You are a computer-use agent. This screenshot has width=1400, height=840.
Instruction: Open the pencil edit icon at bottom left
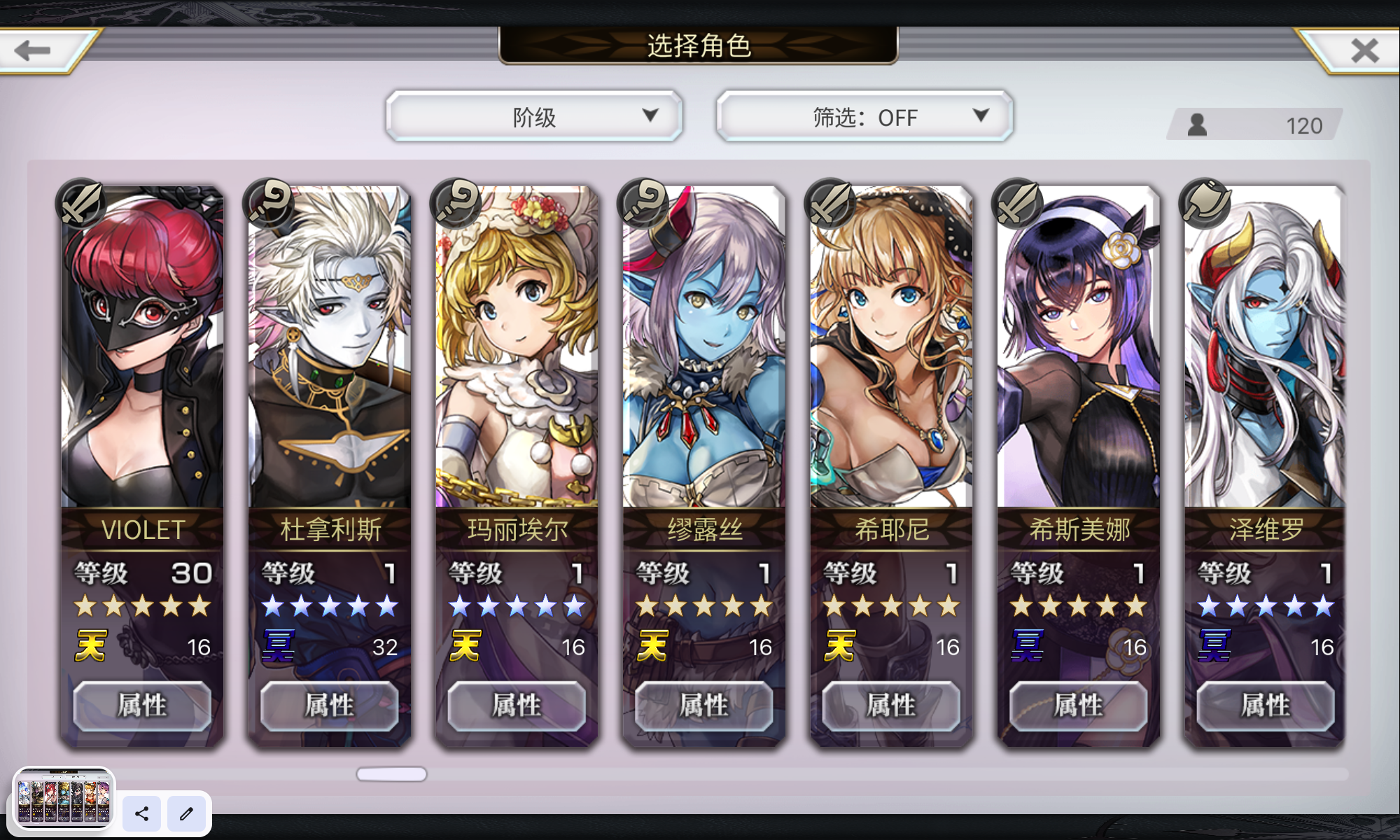point(185,814)
